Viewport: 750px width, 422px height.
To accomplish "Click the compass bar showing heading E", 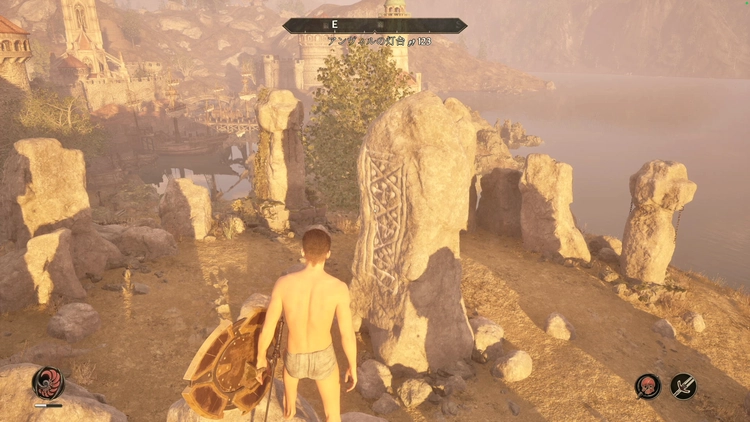I will coord(374,26).
